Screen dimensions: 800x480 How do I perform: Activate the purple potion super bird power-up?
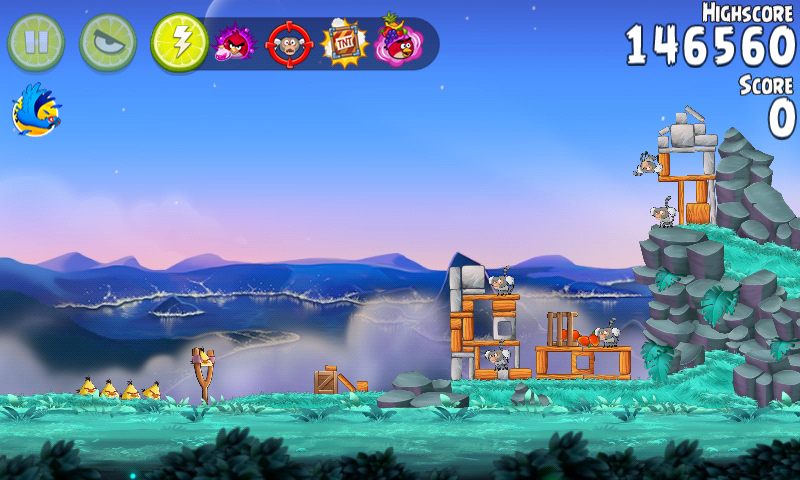236,43
